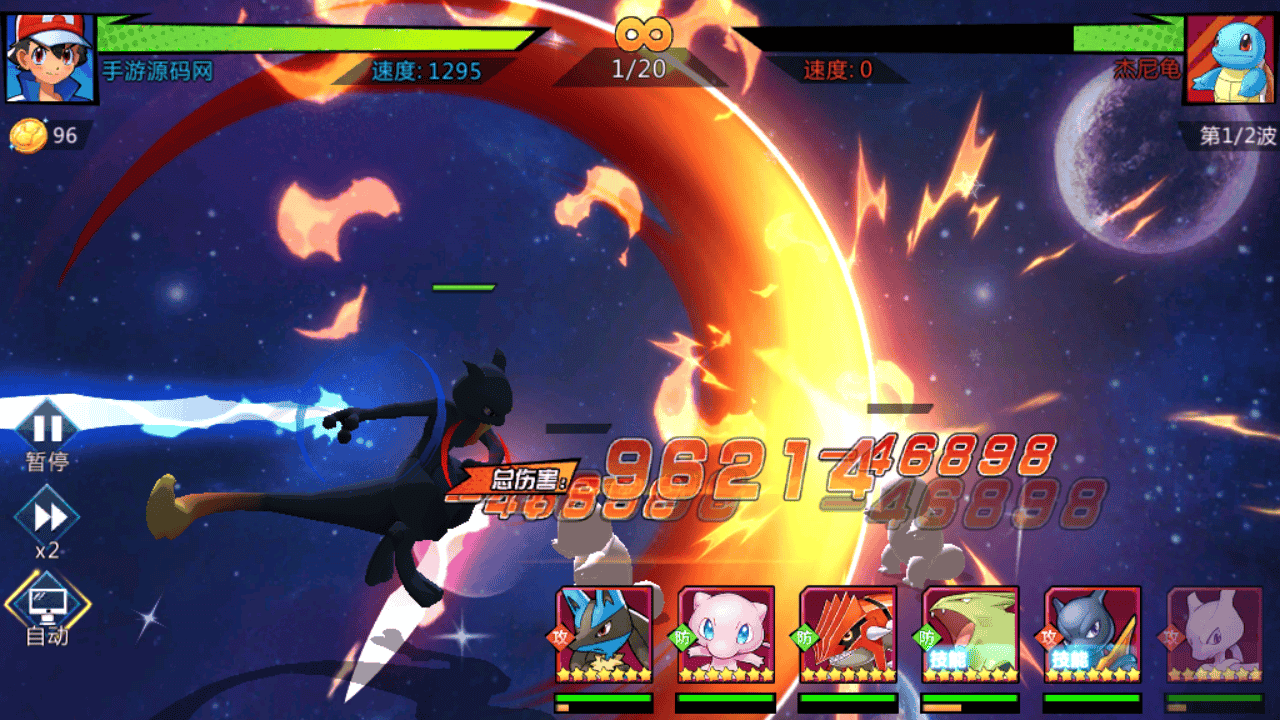Trigger the green Tyranitar skill card

[x=970, y=634]
